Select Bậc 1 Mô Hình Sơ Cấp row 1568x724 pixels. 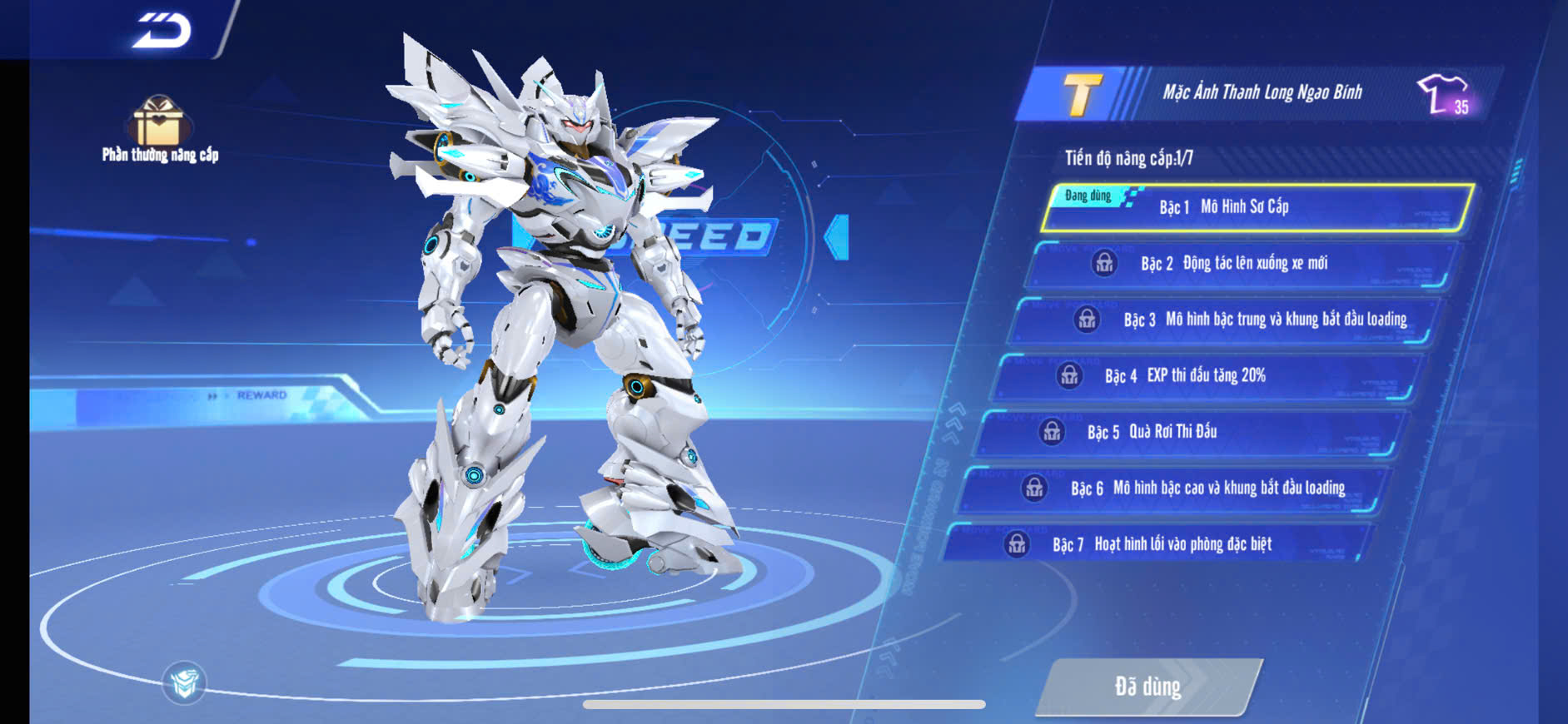[x=1257, y=207]
